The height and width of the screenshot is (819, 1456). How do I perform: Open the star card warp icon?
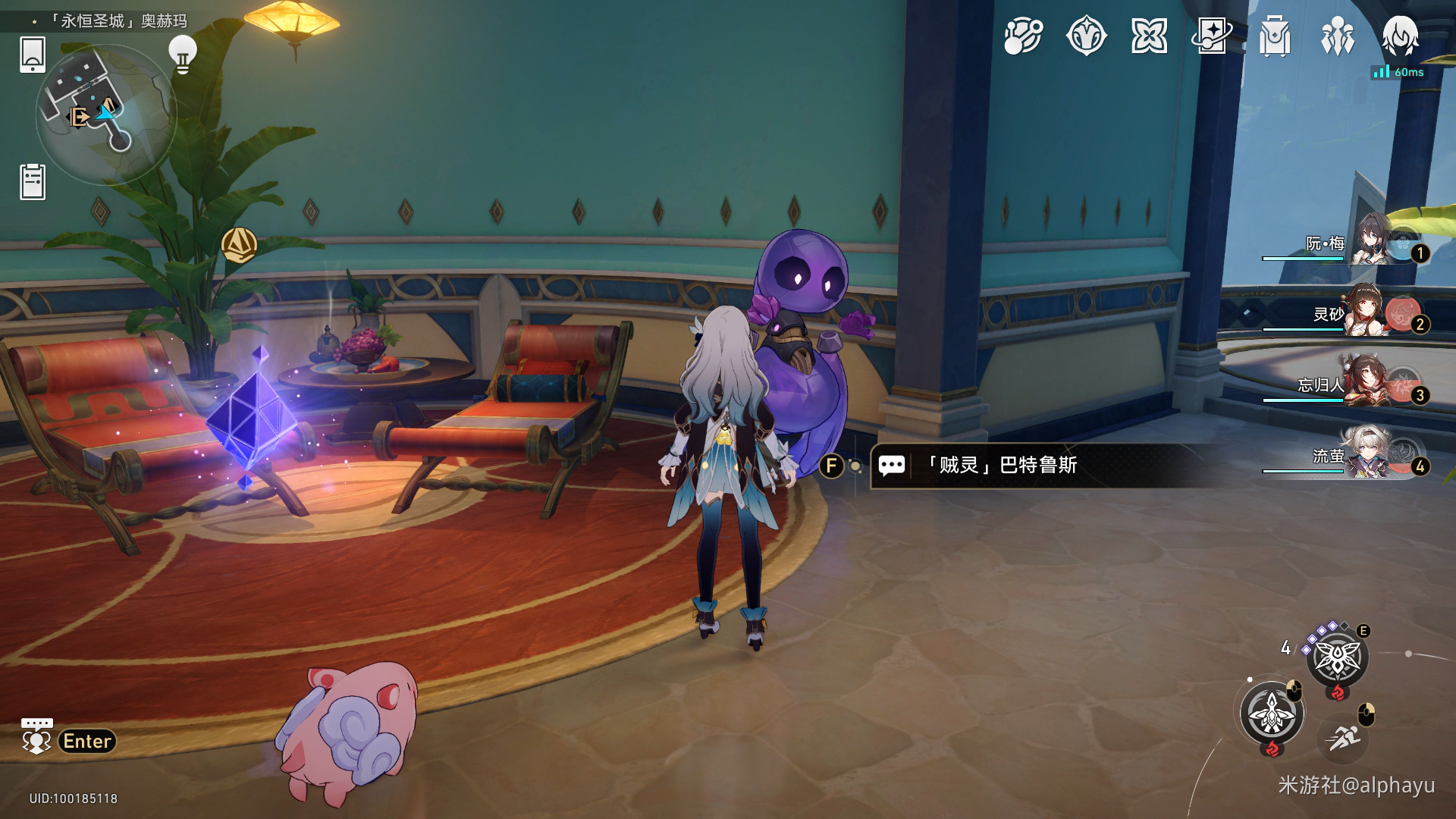1212,36
